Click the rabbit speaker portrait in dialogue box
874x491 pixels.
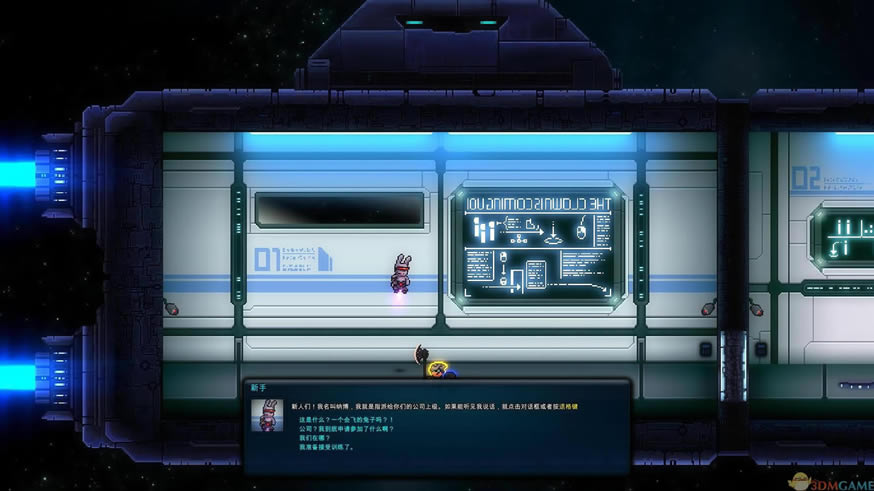[267, 415]
